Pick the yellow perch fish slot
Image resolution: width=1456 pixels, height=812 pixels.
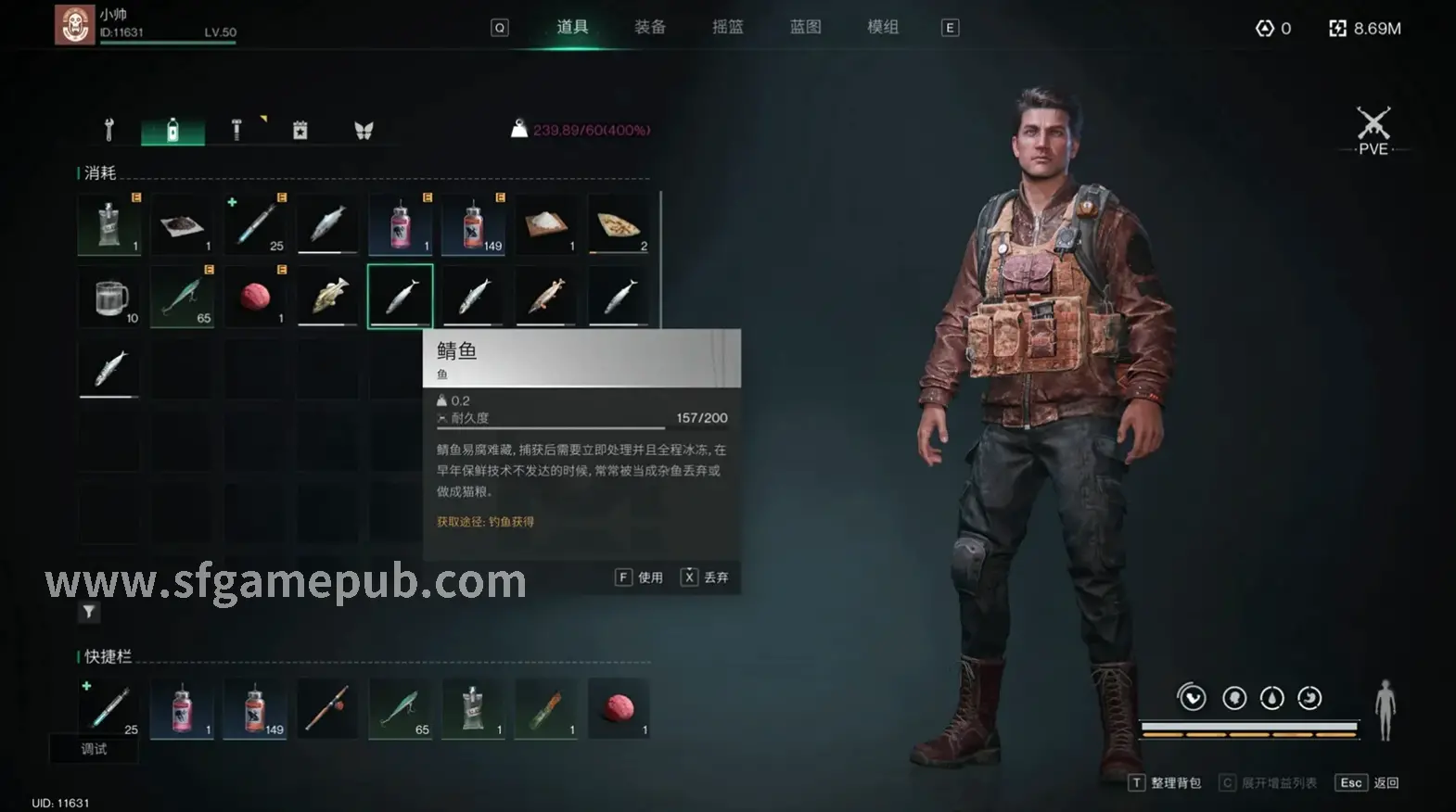click(x=327, y=297)
